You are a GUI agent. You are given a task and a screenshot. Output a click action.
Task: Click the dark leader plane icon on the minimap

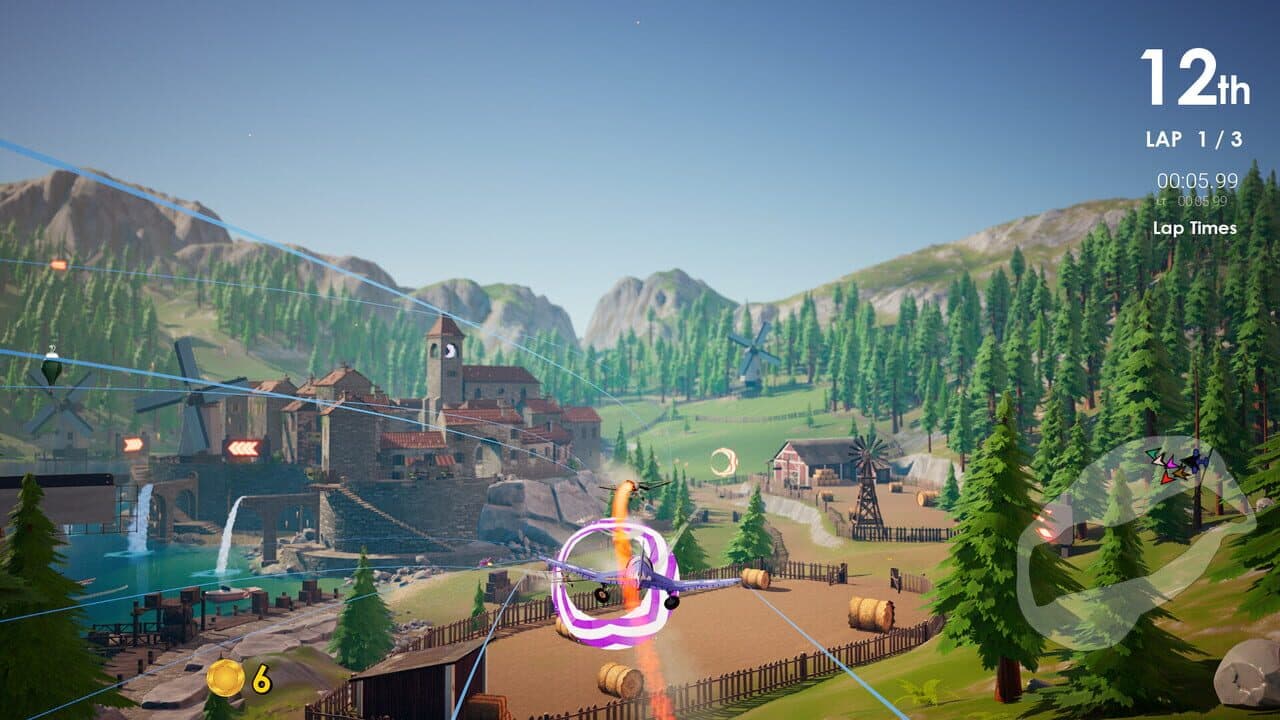(x=1196, y=459)
